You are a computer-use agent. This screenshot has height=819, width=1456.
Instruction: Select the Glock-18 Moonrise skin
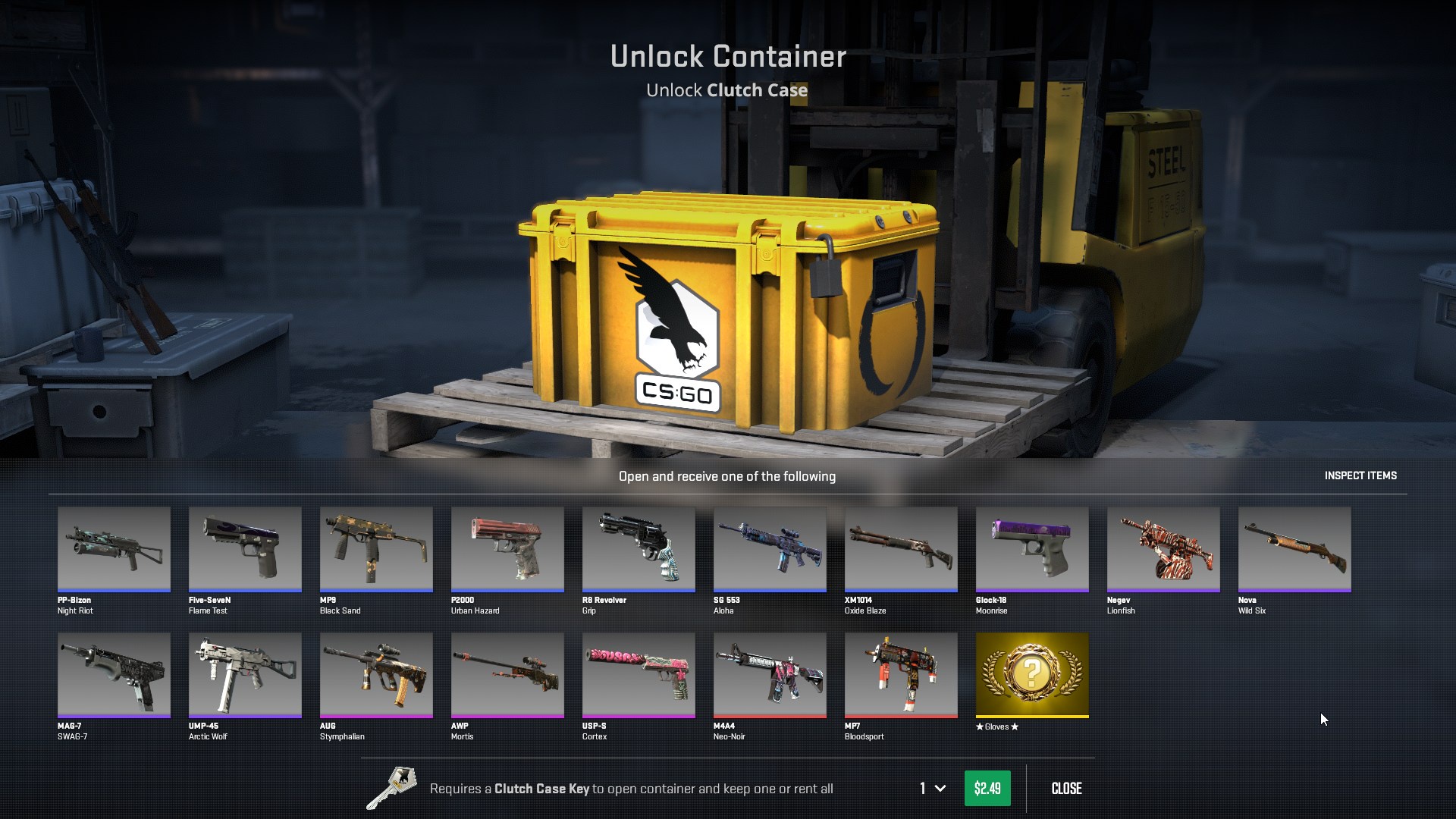click(1032, 548)
